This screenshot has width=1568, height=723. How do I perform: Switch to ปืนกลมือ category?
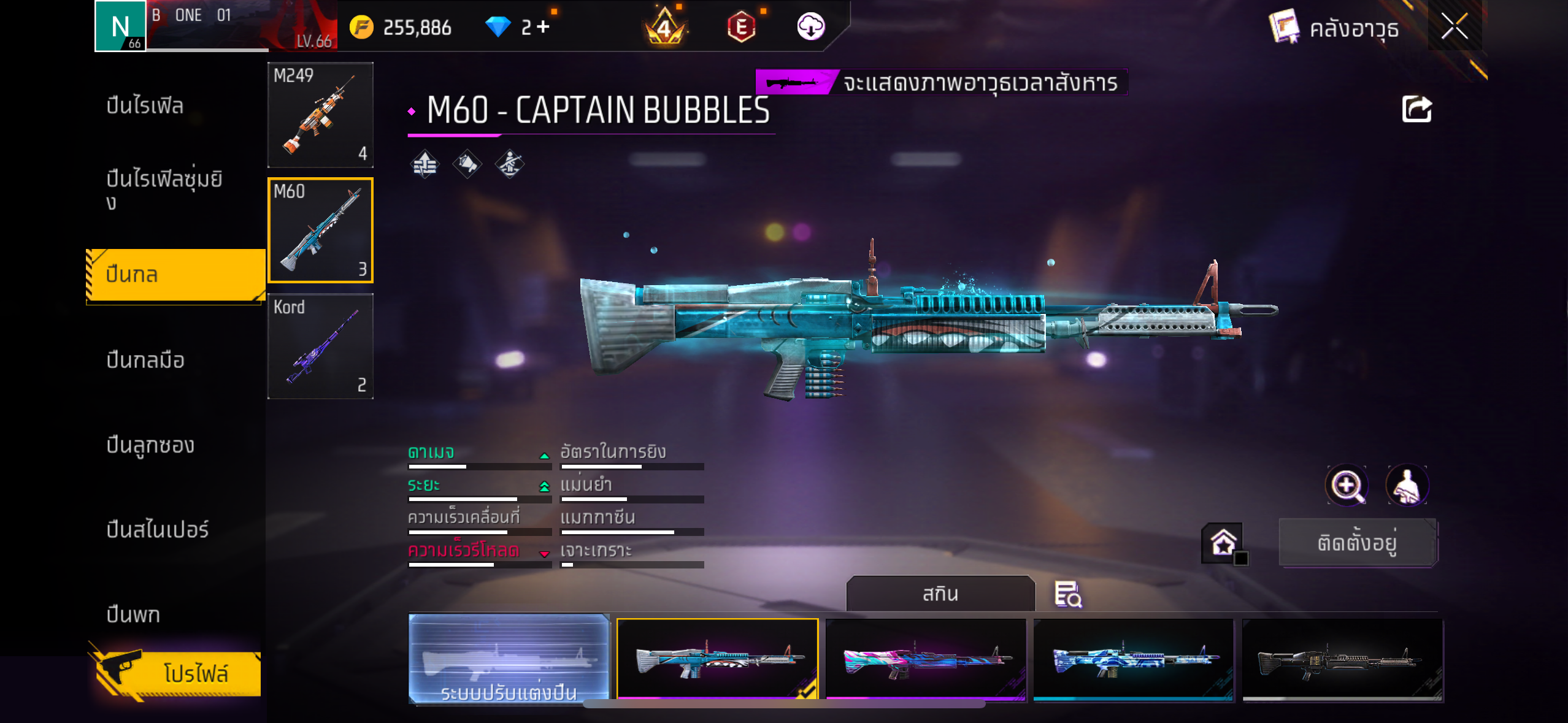[145, 360]
